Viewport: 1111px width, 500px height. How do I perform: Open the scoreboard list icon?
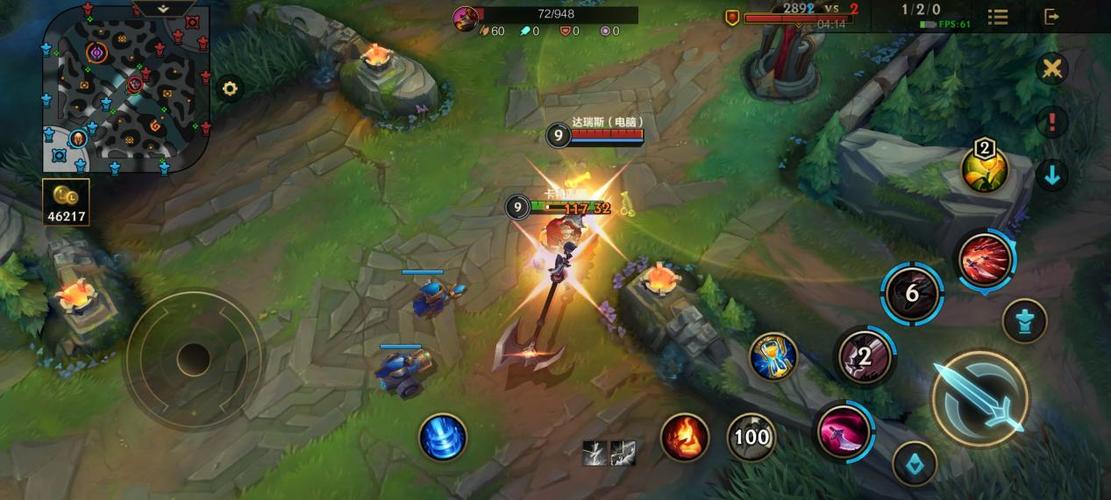coord(998,17)
